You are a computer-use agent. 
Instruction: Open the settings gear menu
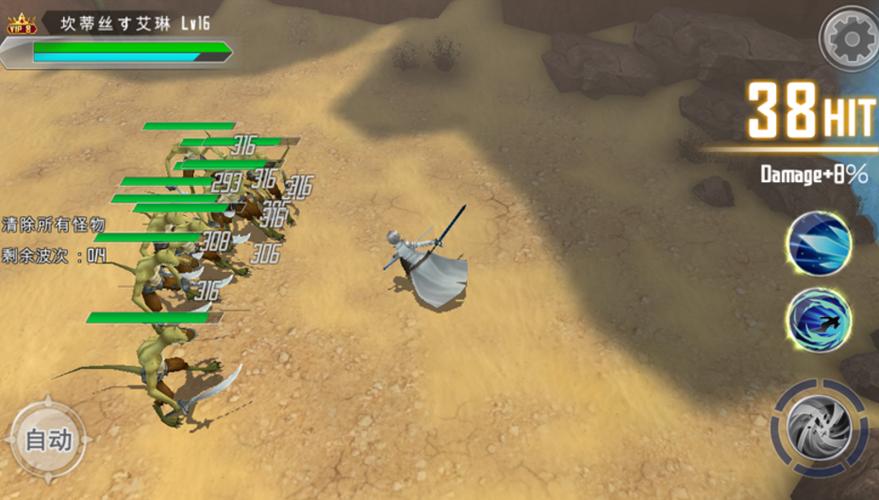pos(849,39)
